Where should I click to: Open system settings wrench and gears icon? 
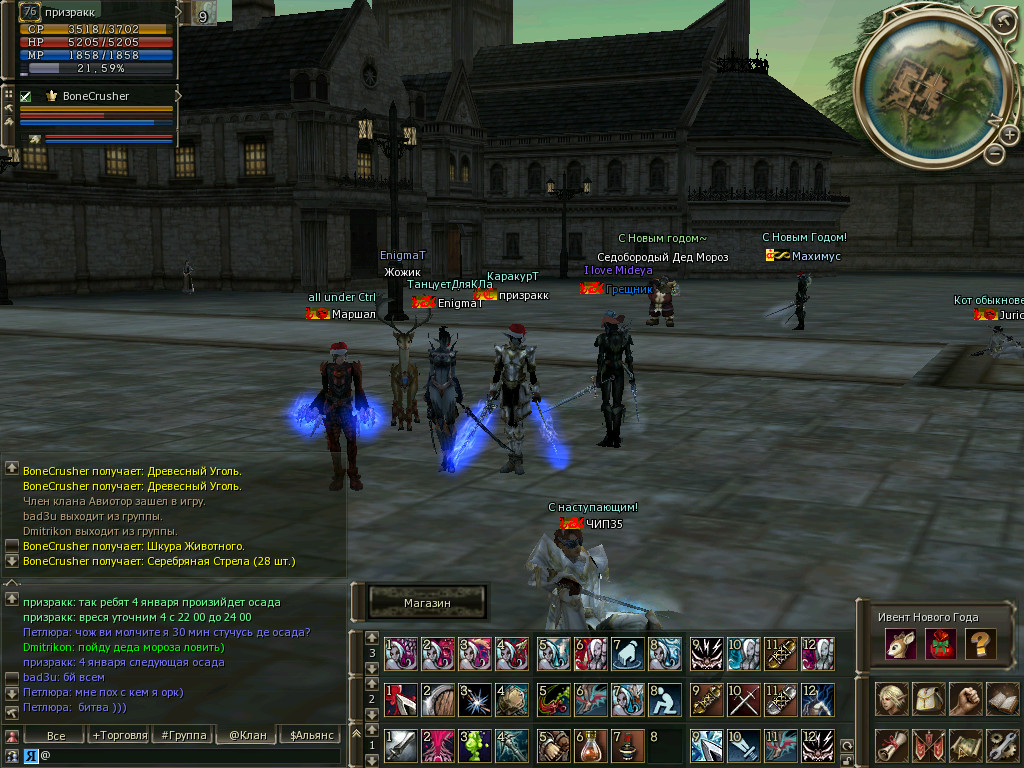tap(1002, 746)
